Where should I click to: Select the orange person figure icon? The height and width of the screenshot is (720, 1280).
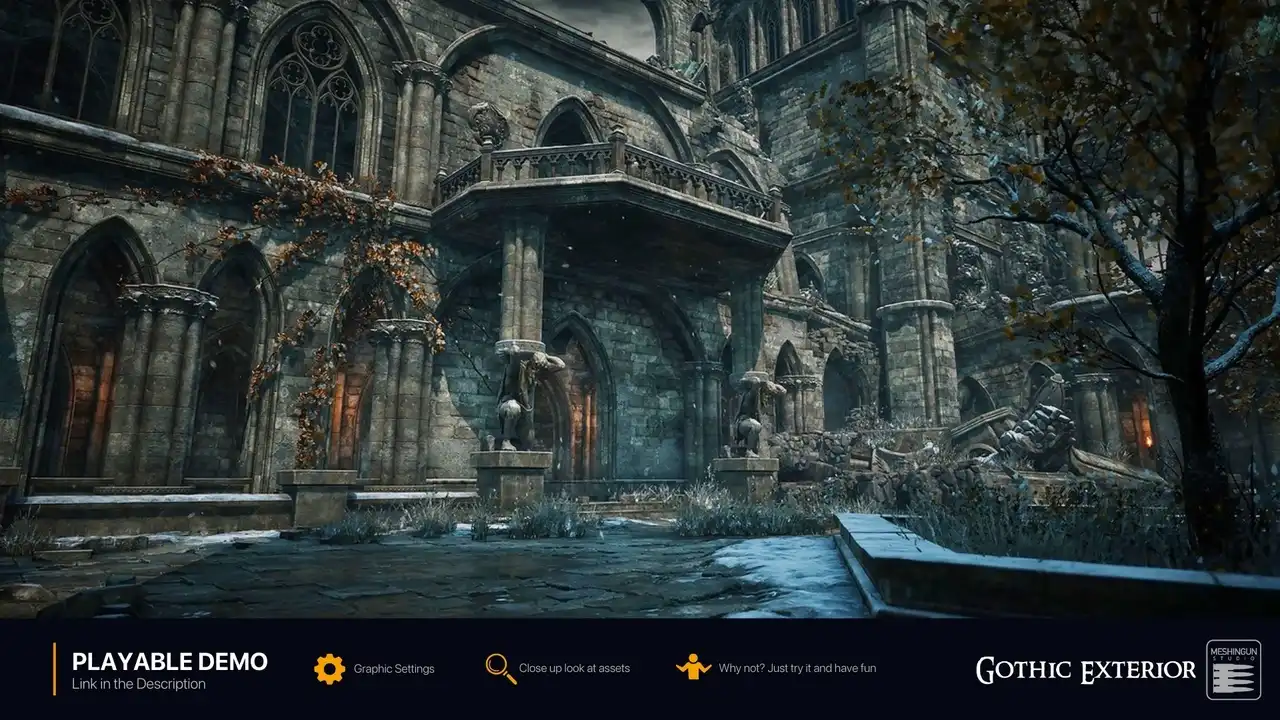pos(693,667)
